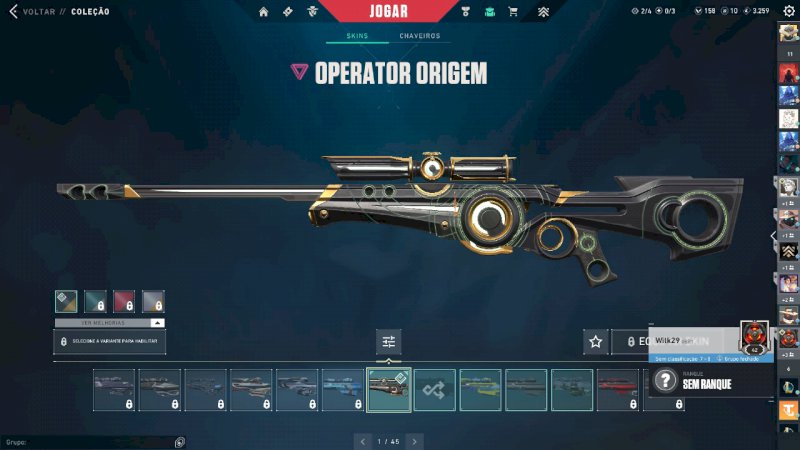Choose the locked red color variant
The height and width of the screenshot is (450, 800).
[124, 301]
